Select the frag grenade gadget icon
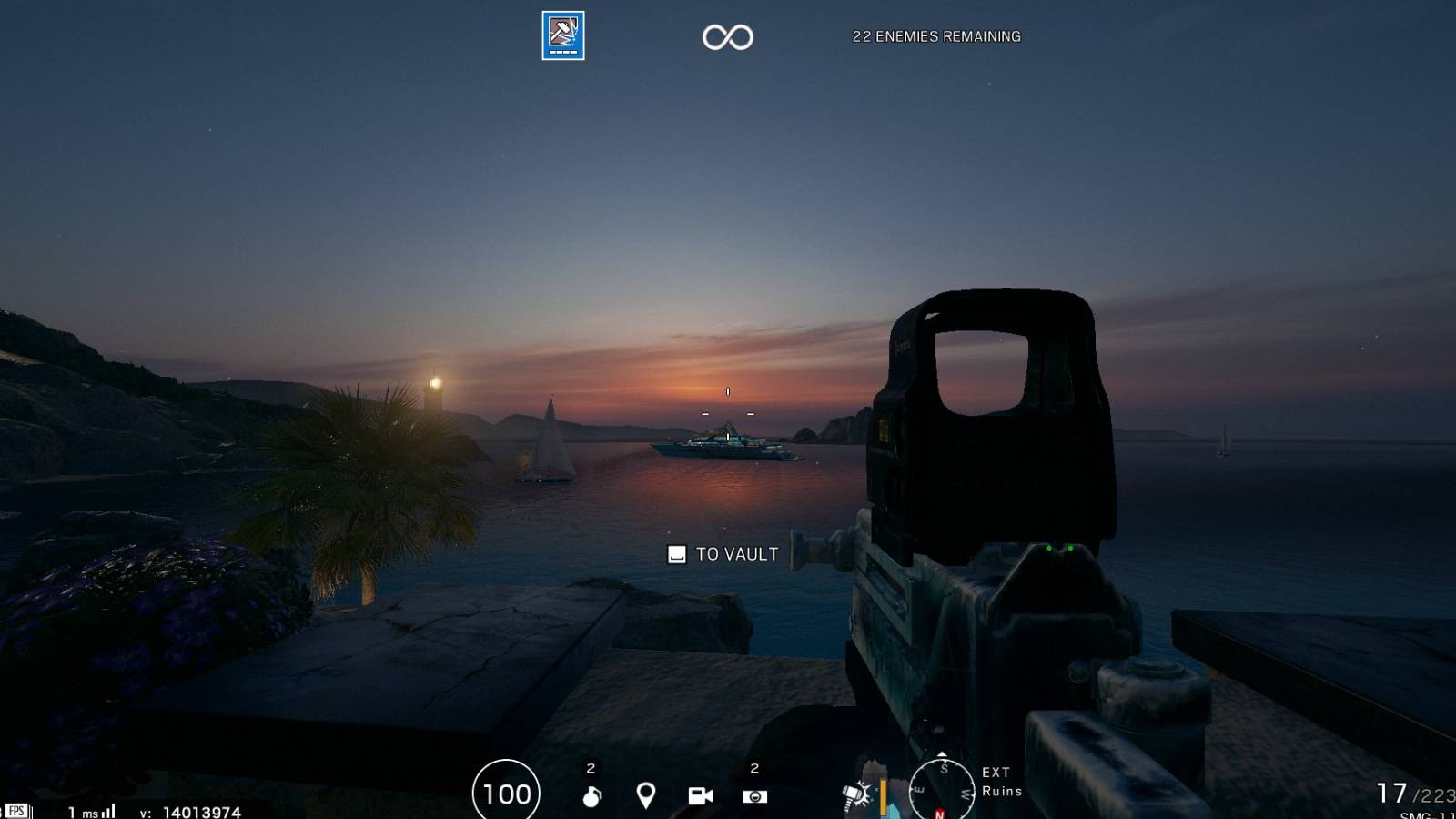This screenshot has height=819, width=1456. click(x=590, y=794)
